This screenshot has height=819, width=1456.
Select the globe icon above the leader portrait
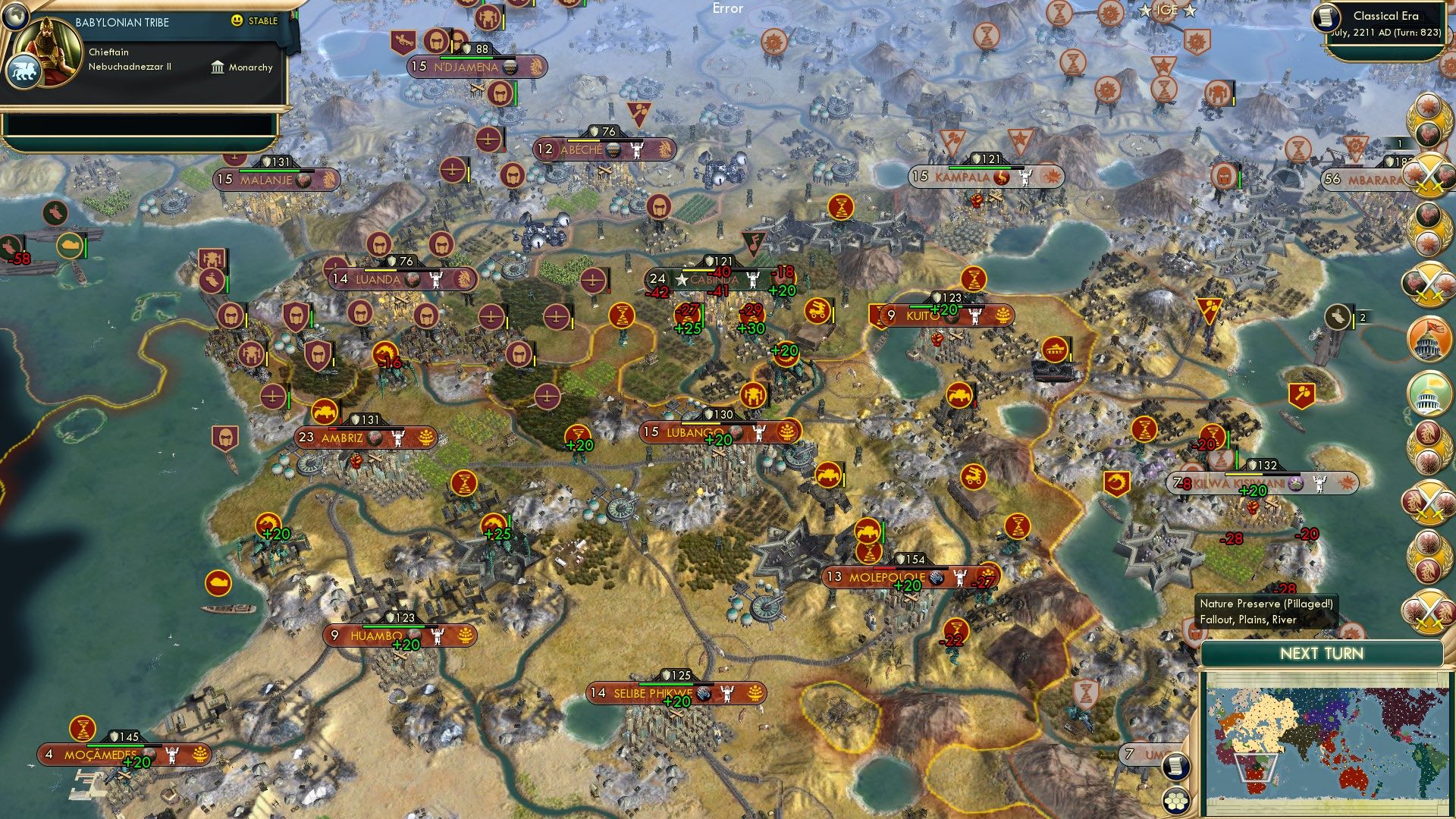14,15
